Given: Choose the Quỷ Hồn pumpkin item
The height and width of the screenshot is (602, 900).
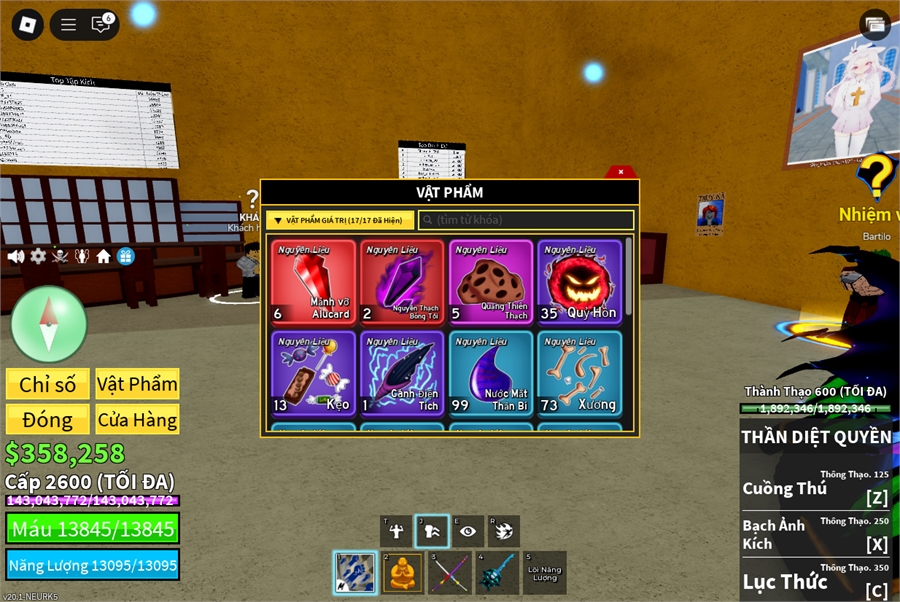Looking at the screenshot, I should click(579, 282).
